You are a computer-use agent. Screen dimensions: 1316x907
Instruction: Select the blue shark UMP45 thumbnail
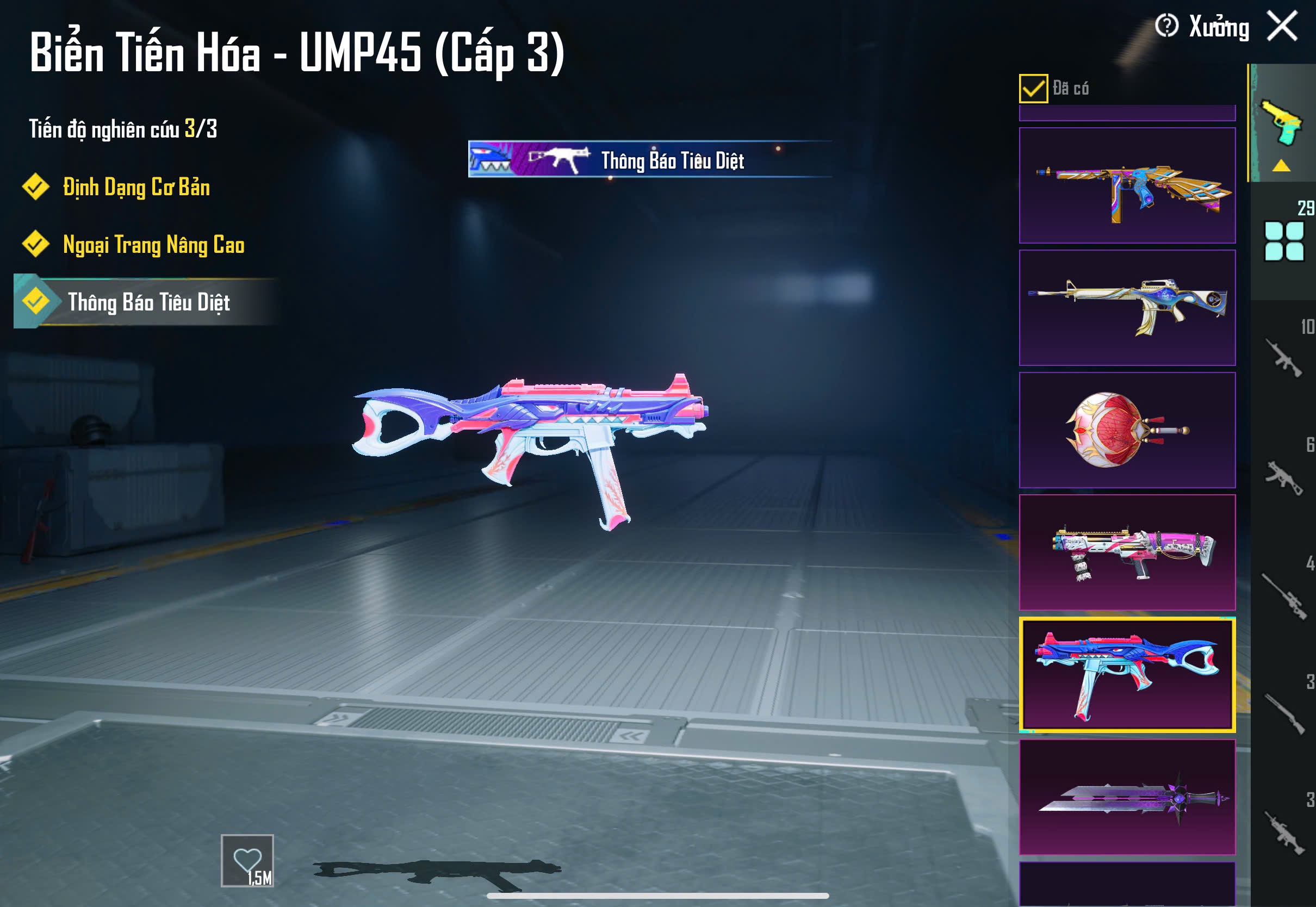pos(1127,675)
